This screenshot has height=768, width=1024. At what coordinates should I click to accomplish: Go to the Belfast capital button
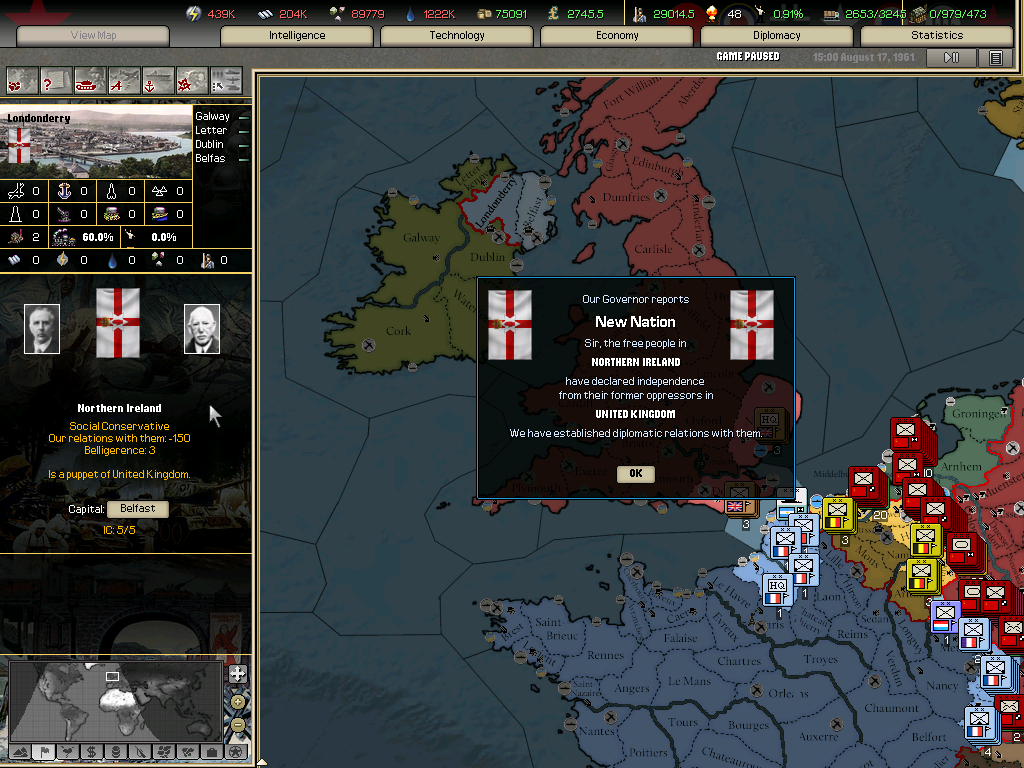pos(138,508)
